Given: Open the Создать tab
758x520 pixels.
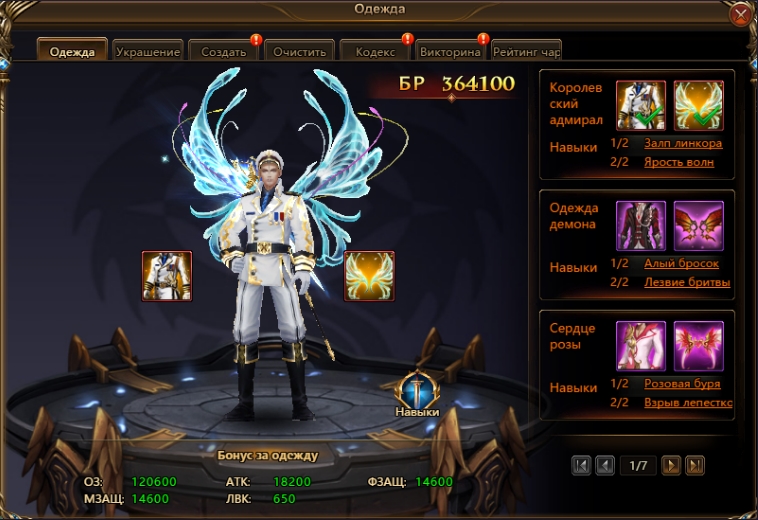Looking at the screenshot, I should [223, 51].
